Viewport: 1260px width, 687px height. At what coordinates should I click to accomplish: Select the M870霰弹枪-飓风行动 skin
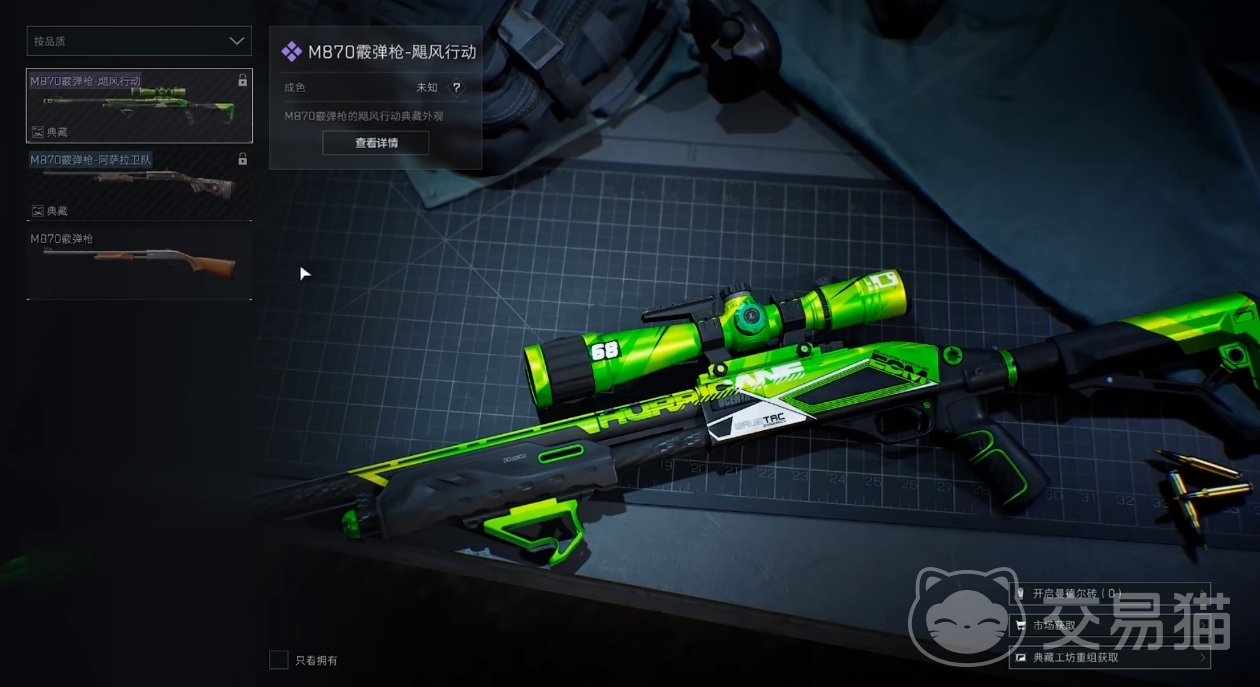tap(139, 105)
